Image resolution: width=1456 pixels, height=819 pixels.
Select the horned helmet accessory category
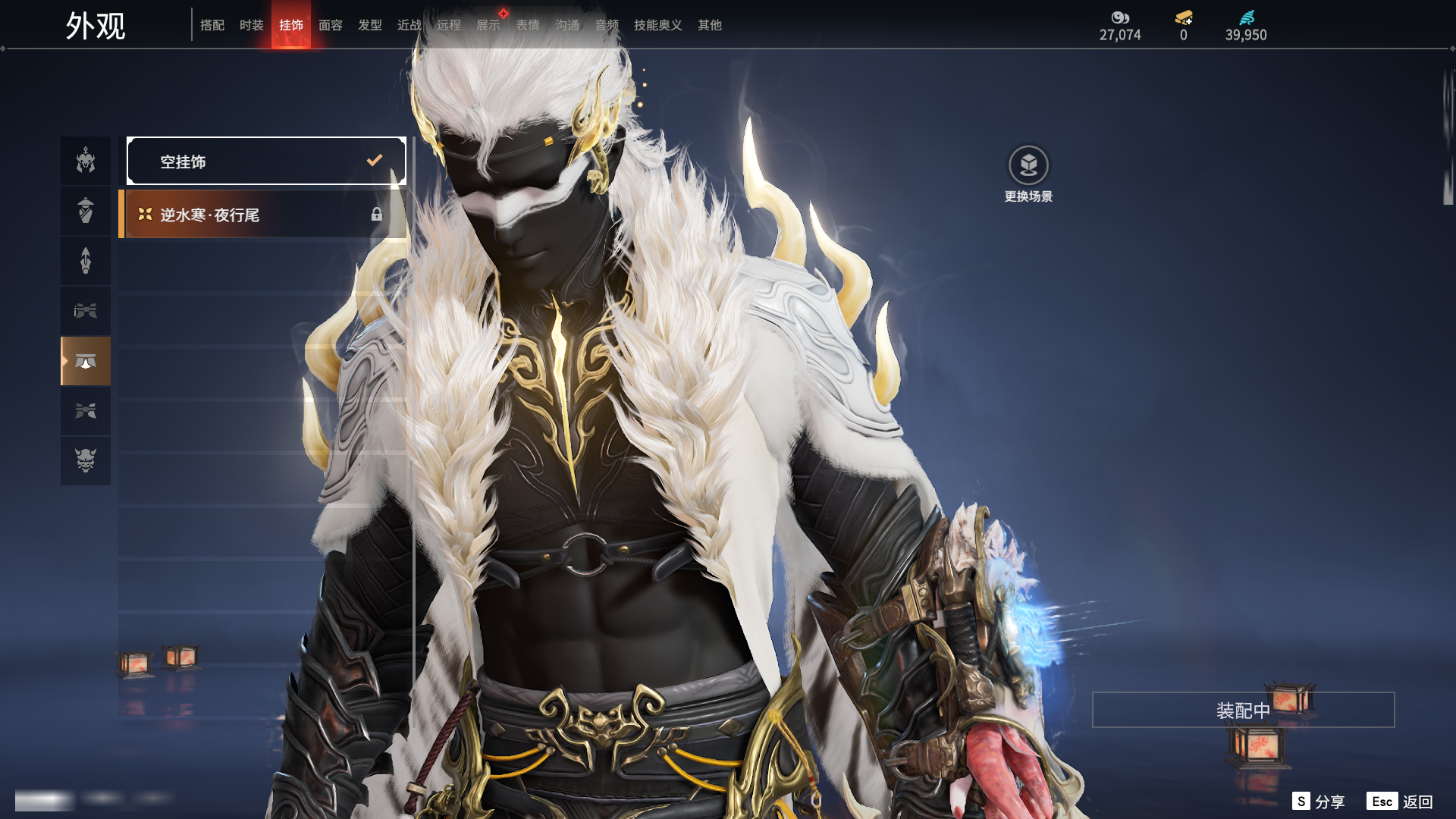coord(86,161)
